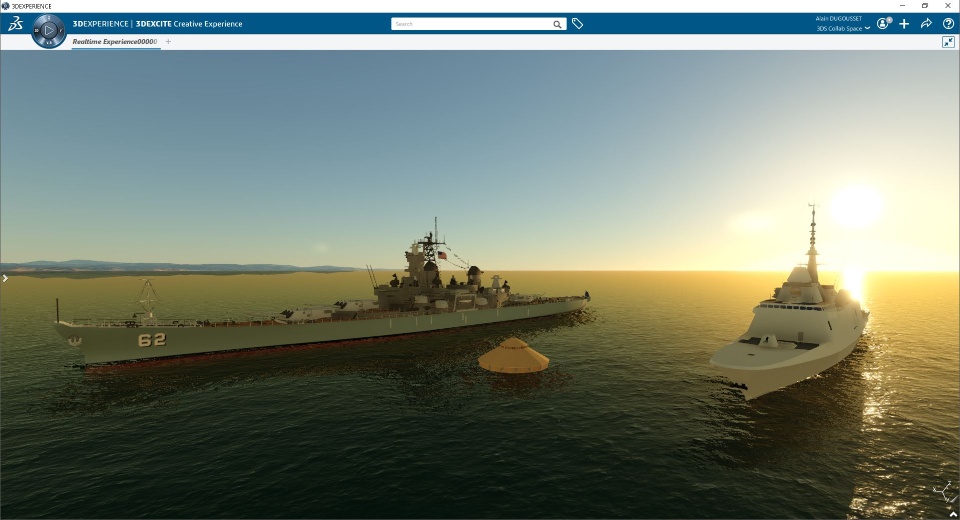Screen dimensions: 960x520
Task: Expand the left side panel arrow
Action: [5, 278]
